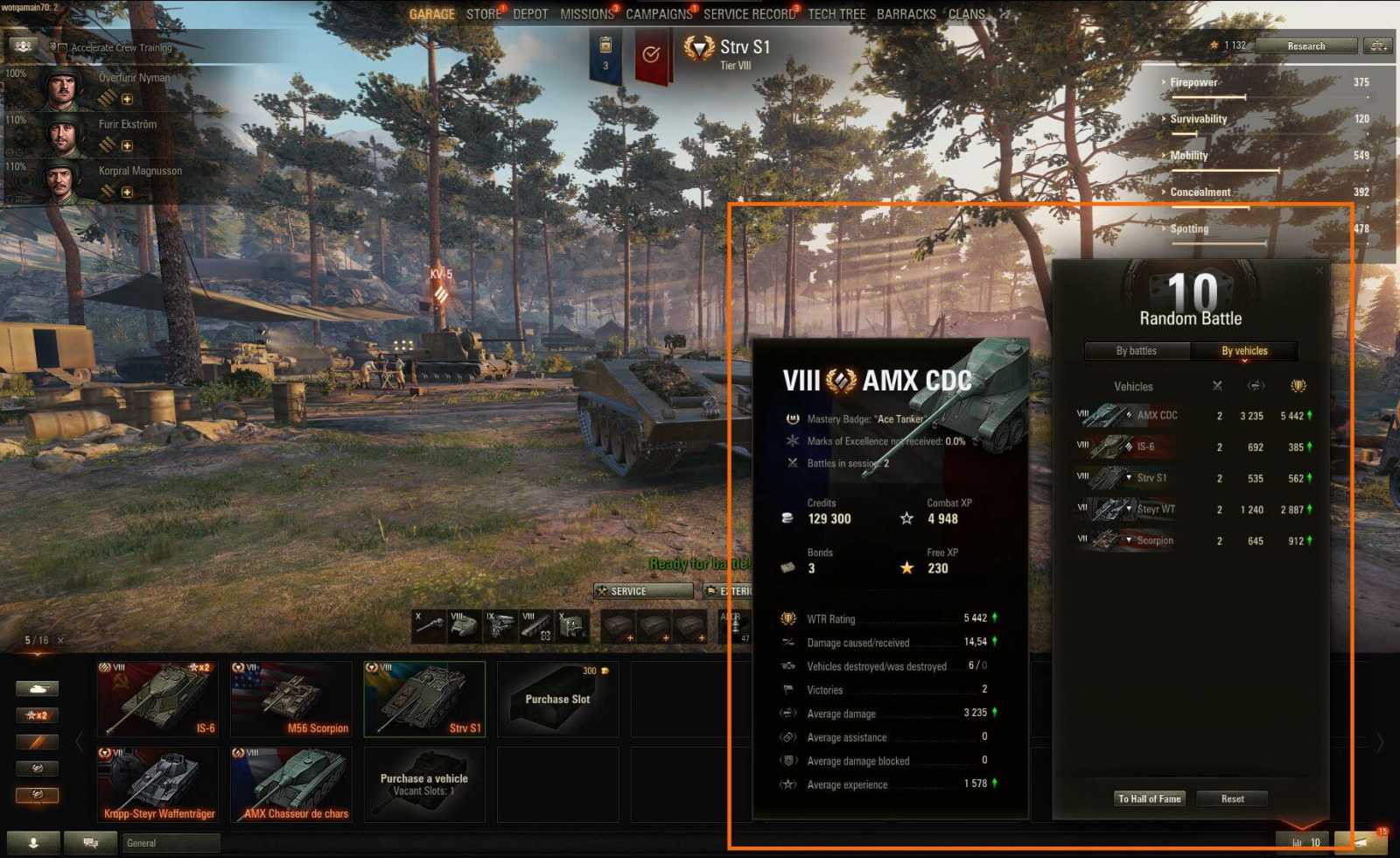Viewport: 1400px width, 858px height.
Task: Open the Store menu
Action: pyautogui.click(x=483, y=14)
